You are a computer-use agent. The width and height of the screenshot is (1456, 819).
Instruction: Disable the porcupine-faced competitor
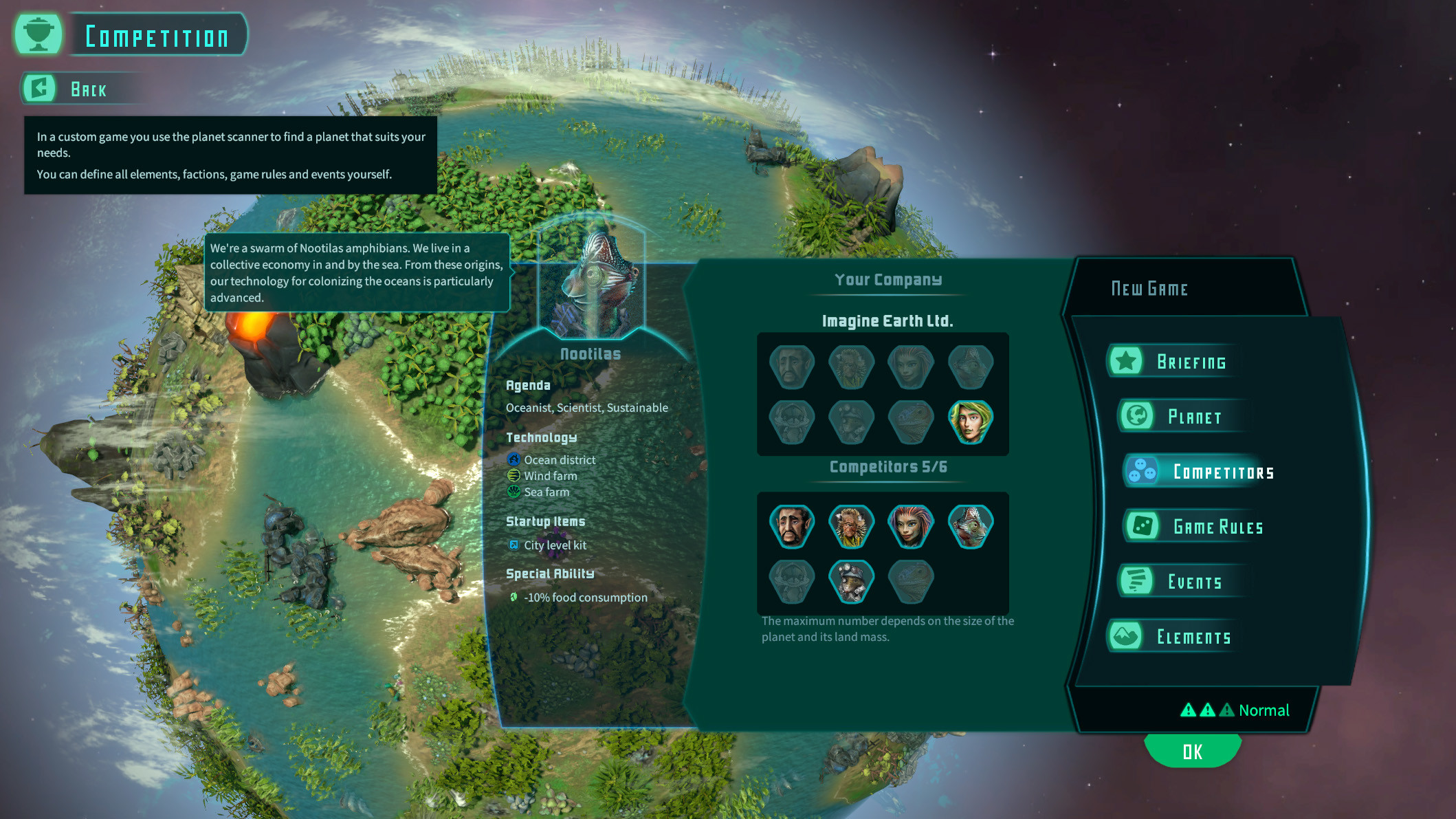(851, 525)
